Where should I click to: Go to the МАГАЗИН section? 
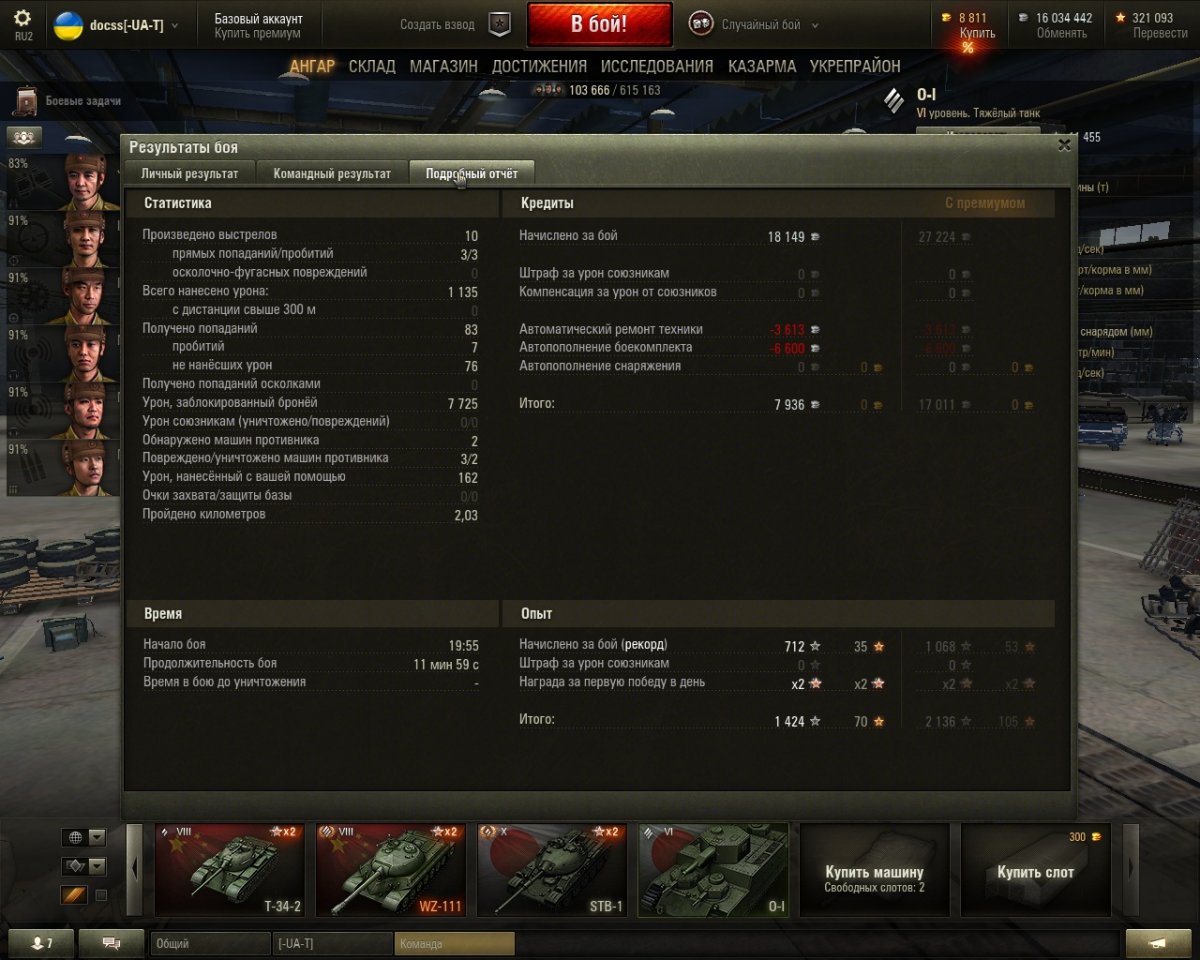point(443,67)
